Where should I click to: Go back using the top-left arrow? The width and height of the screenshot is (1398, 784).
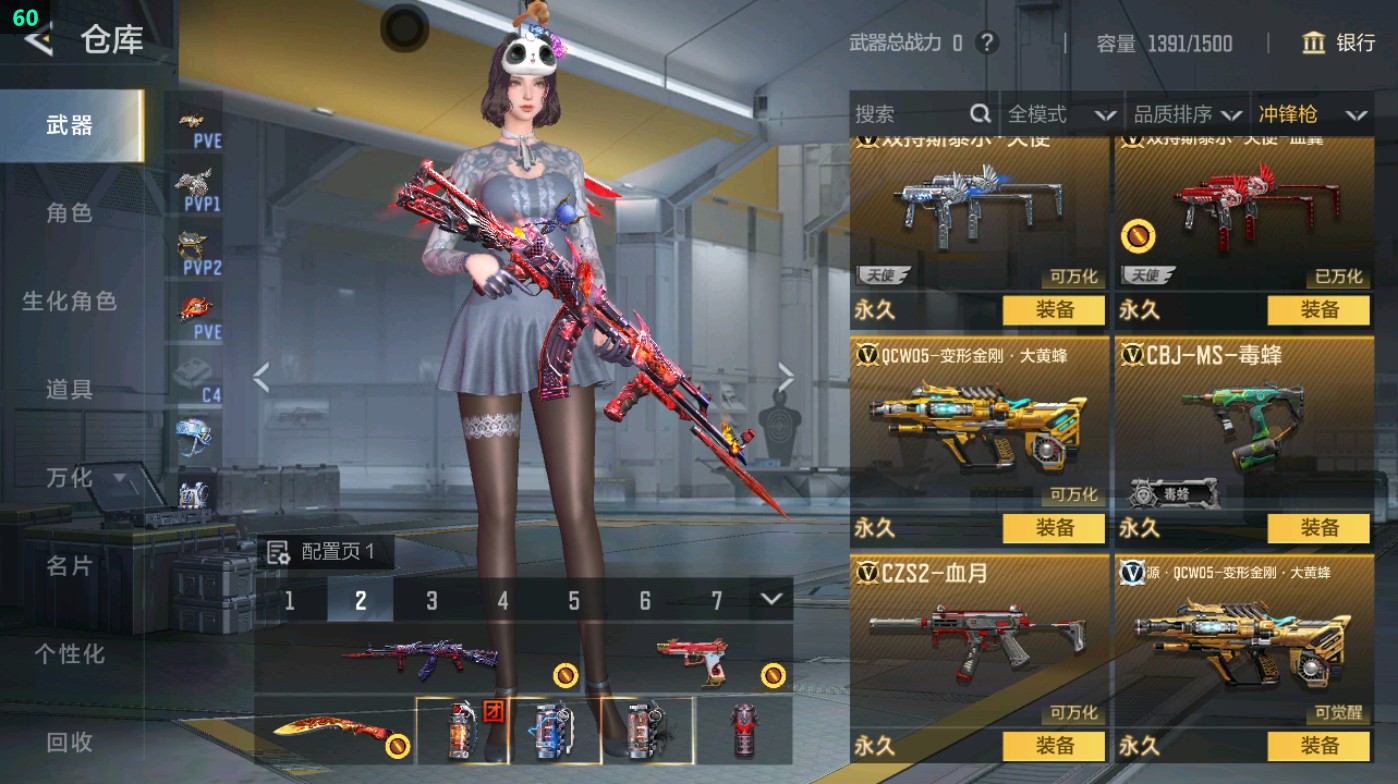click(39, 40)
